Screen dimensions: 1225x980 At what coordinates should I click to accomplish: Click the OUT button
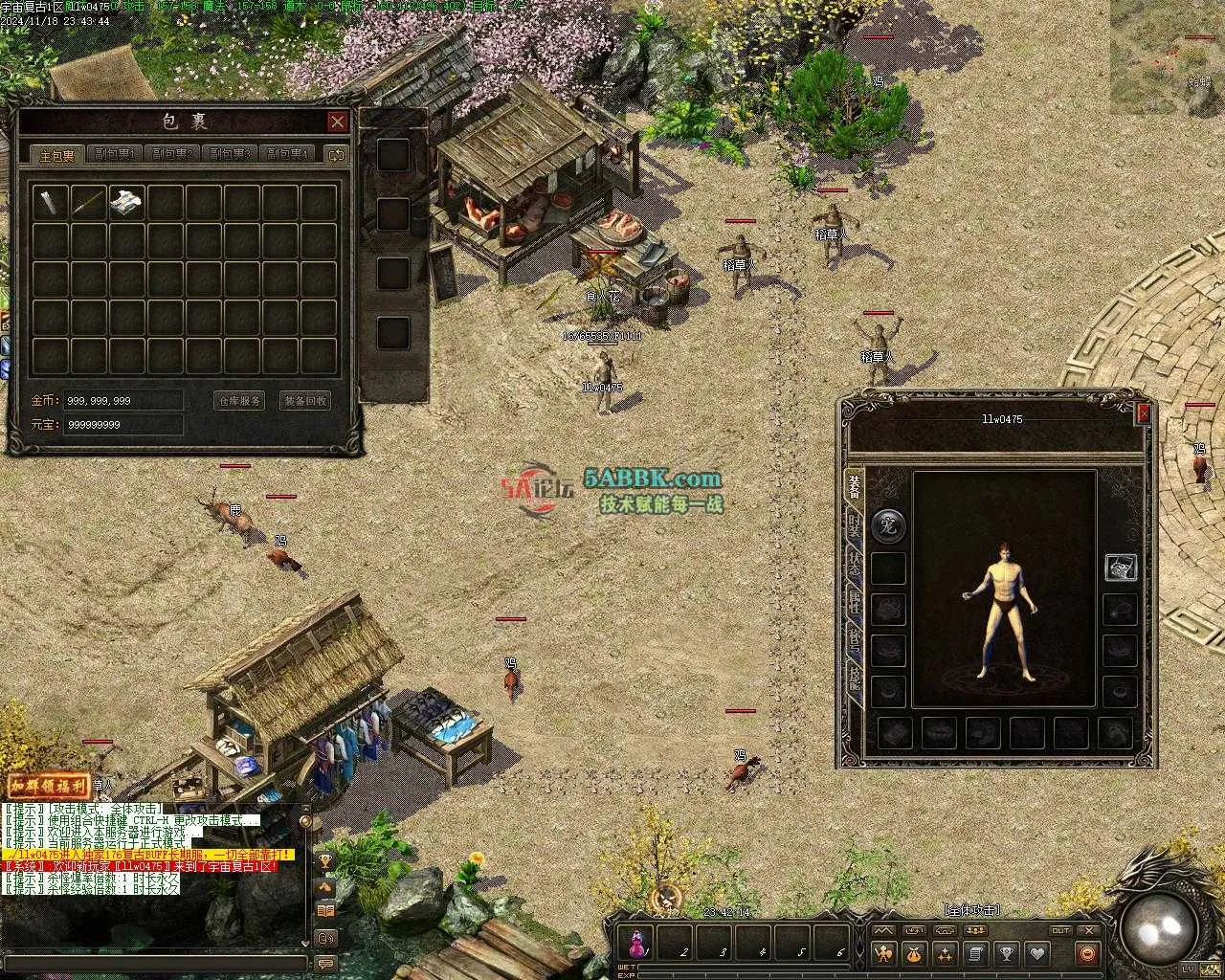[x=1059, y=930]
